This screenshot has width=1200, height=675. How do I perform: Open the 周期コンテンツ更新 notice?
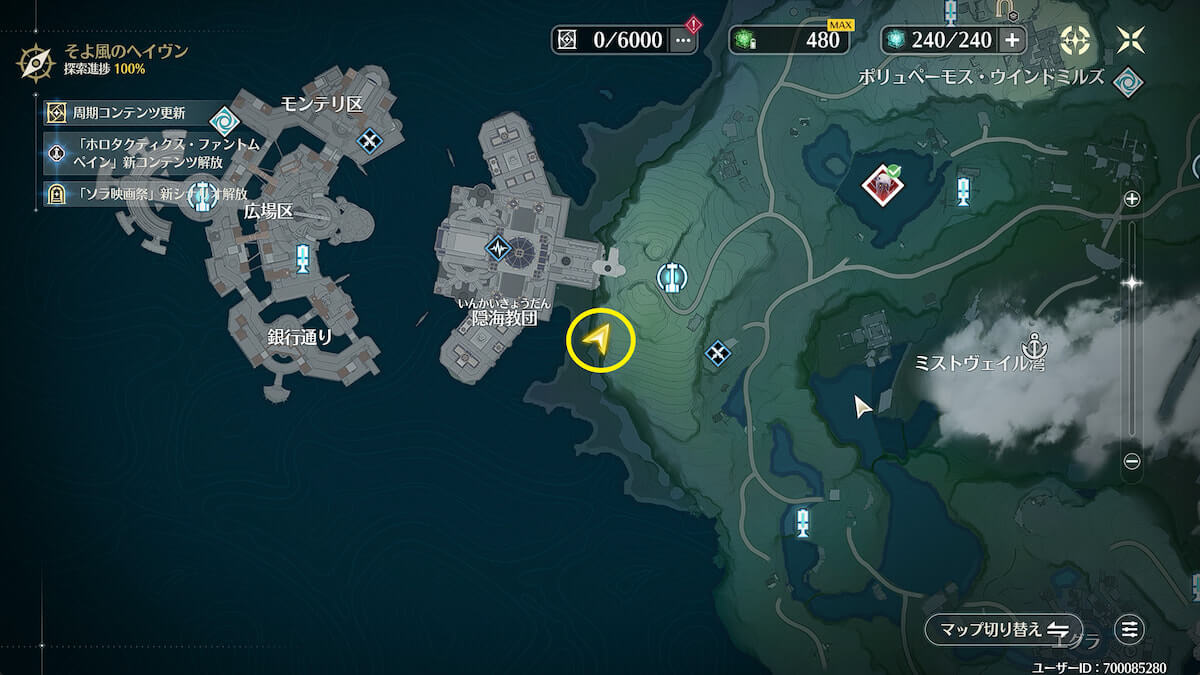pos(125,112)
